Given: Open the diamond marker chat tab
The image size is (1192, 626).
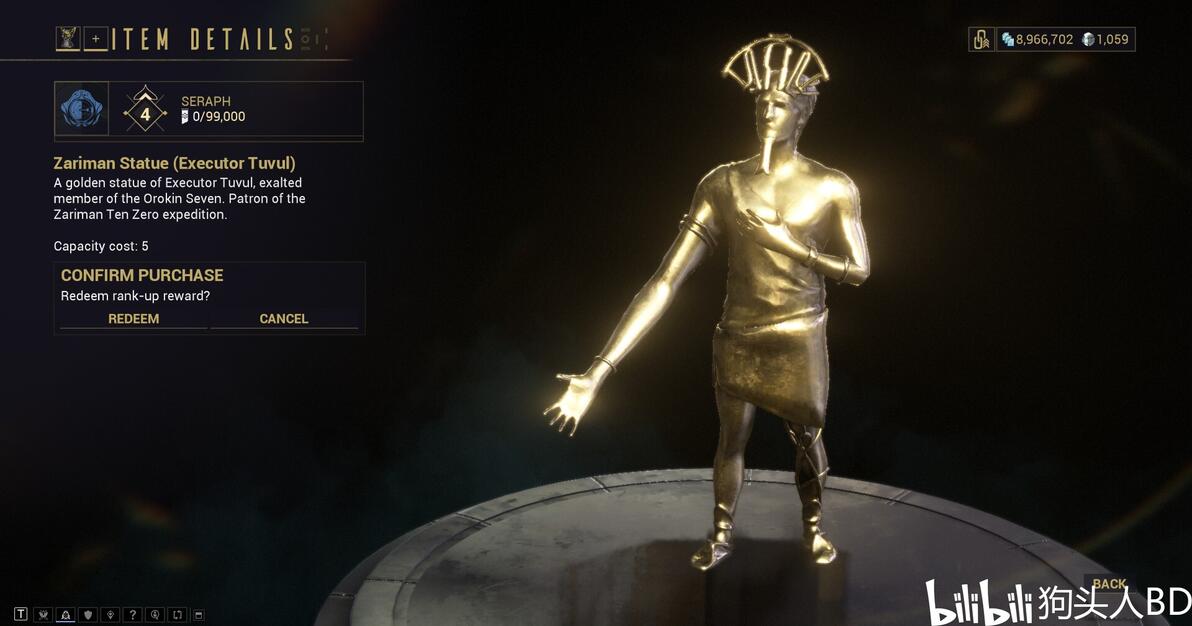Looking at the screenshot, I should tap(110, 614).
